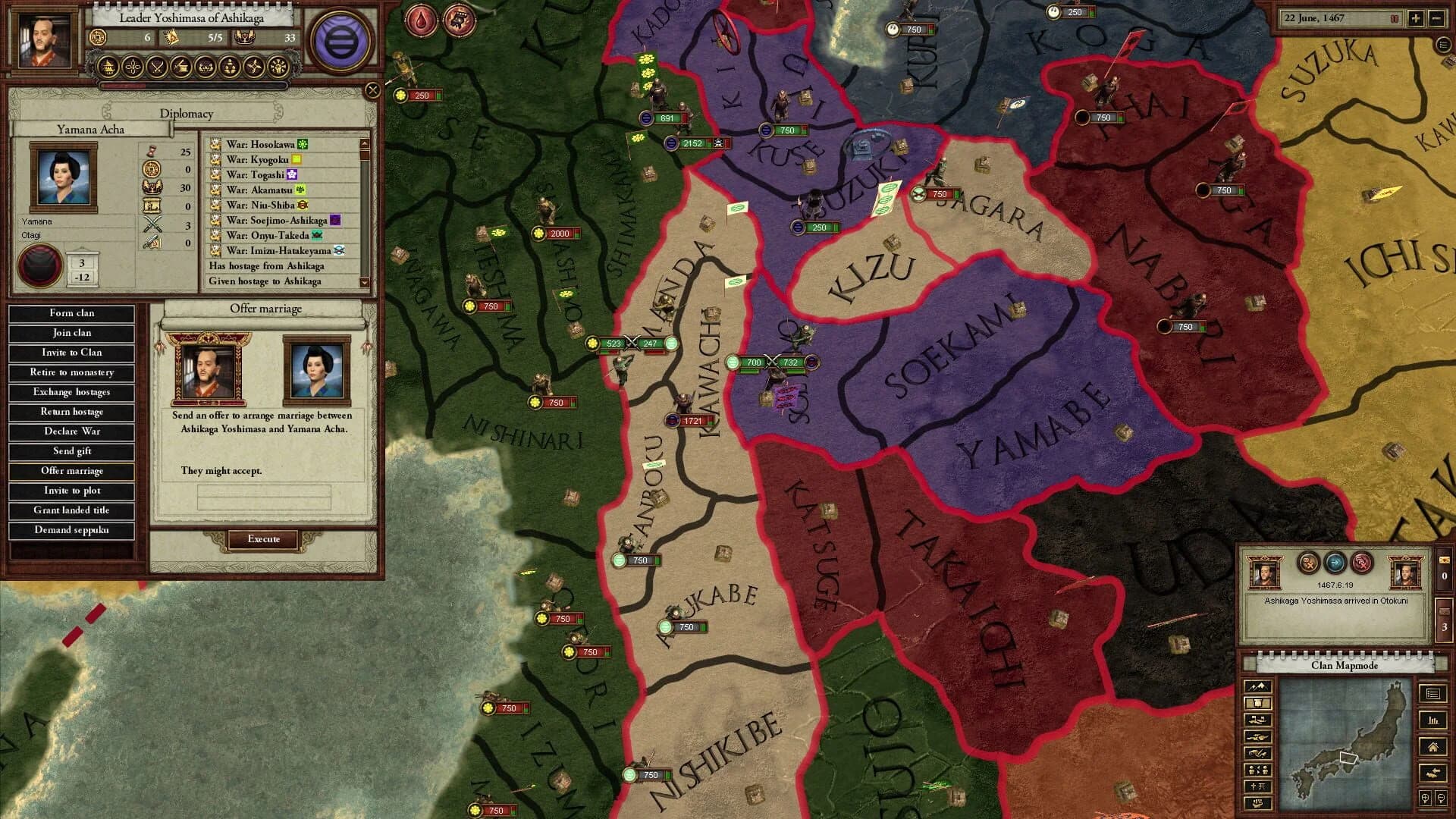This screenshot has width=1456, height=819.
Task: Click the blood drop alert icon above the map
Action: click(422, 19)
